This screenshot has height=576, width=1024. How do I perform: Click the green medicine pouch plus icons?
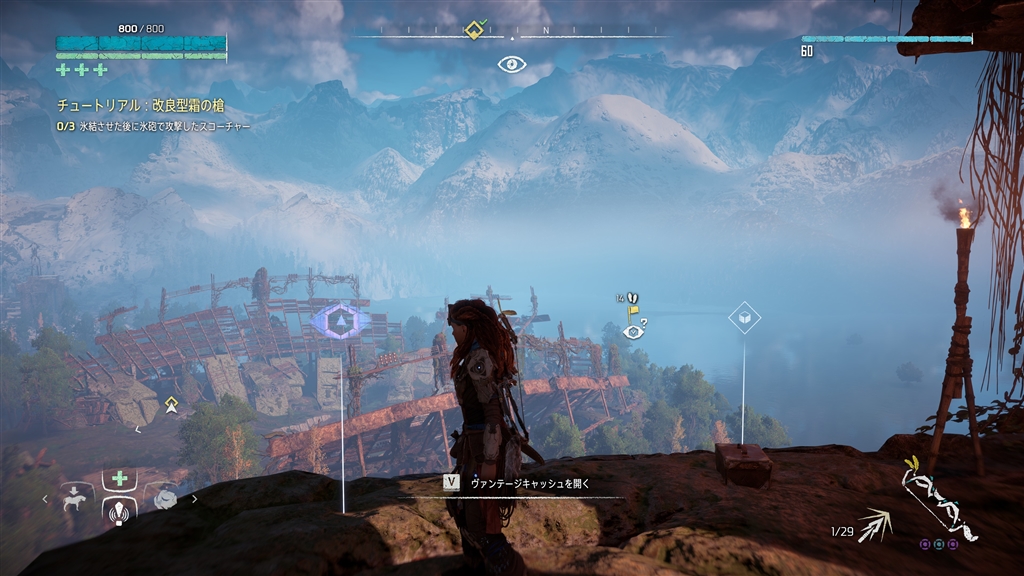click(x=82, y=70)
